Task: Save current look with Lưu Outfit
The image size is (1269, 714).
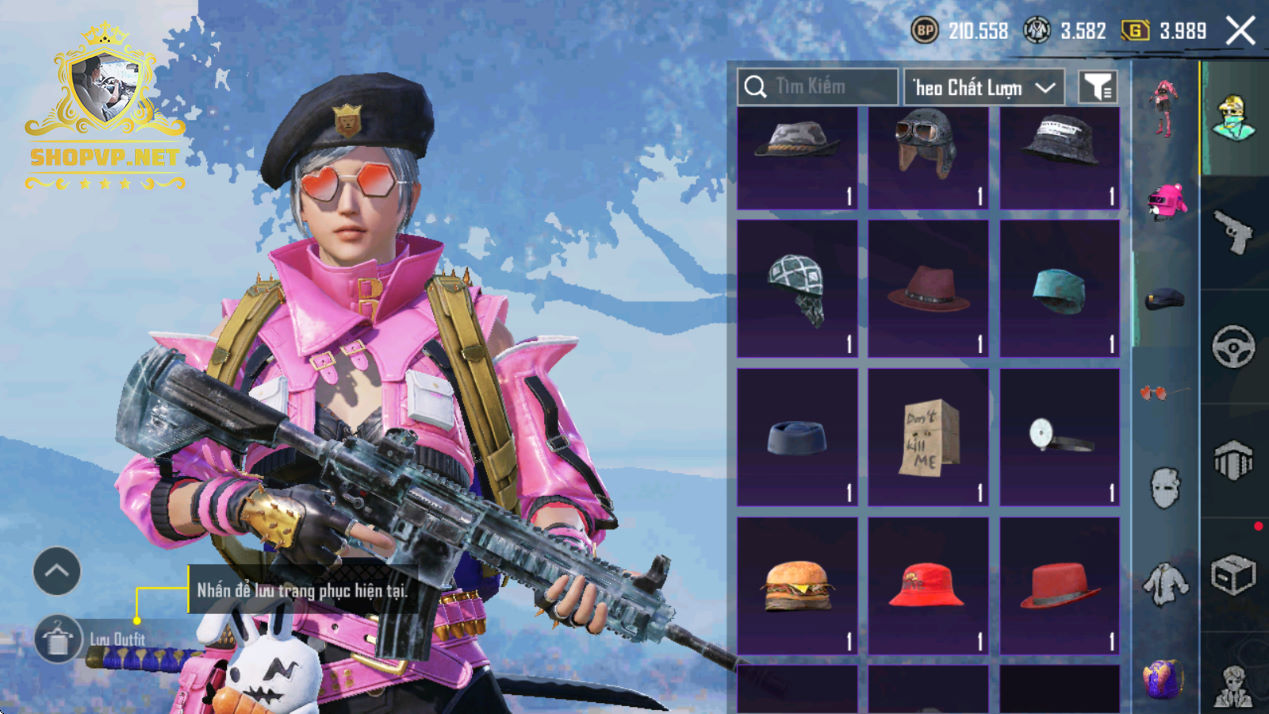Action: [x=58, y=639]
